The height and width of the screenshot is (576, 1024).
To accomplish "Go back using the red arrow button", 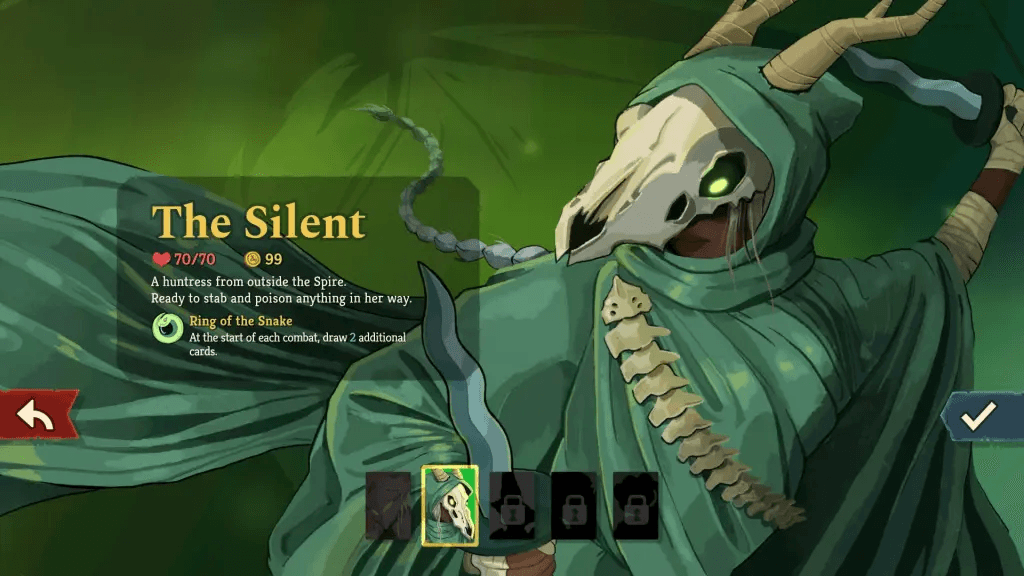I will point(37,415).
